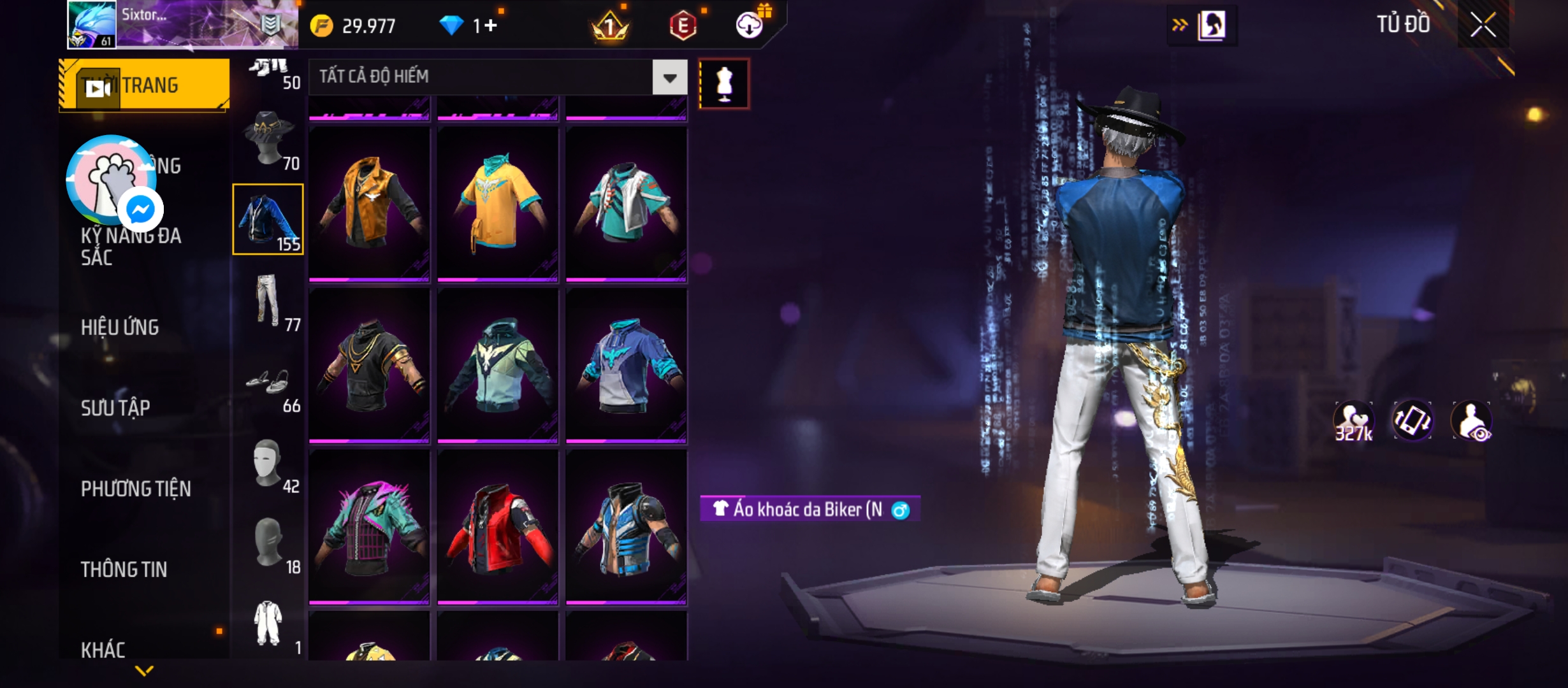Choose the face mask category with 42 items

(x=268, y=464)
